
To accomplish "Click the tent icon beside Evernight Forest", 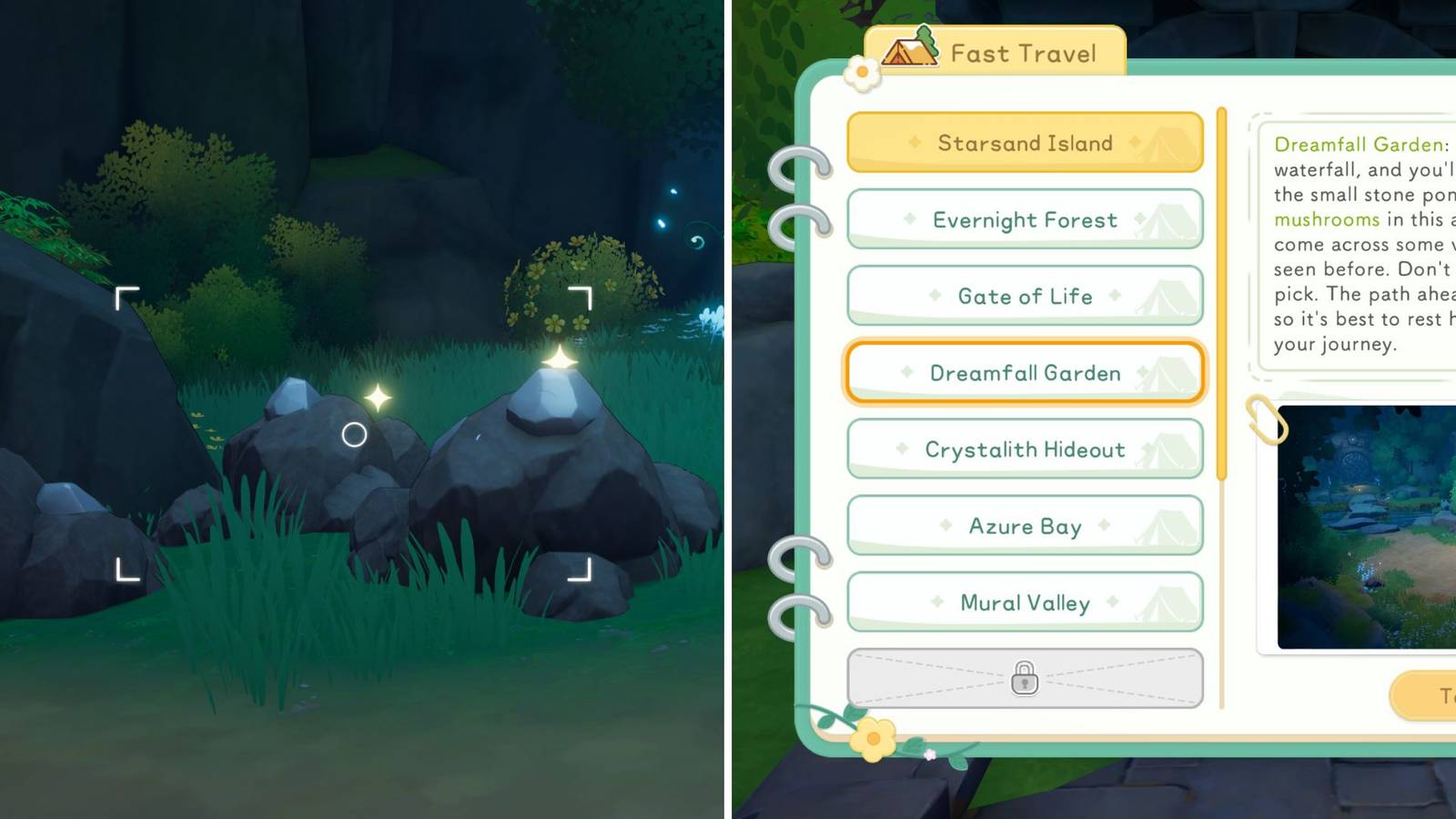I will (x=1168, y=218).
